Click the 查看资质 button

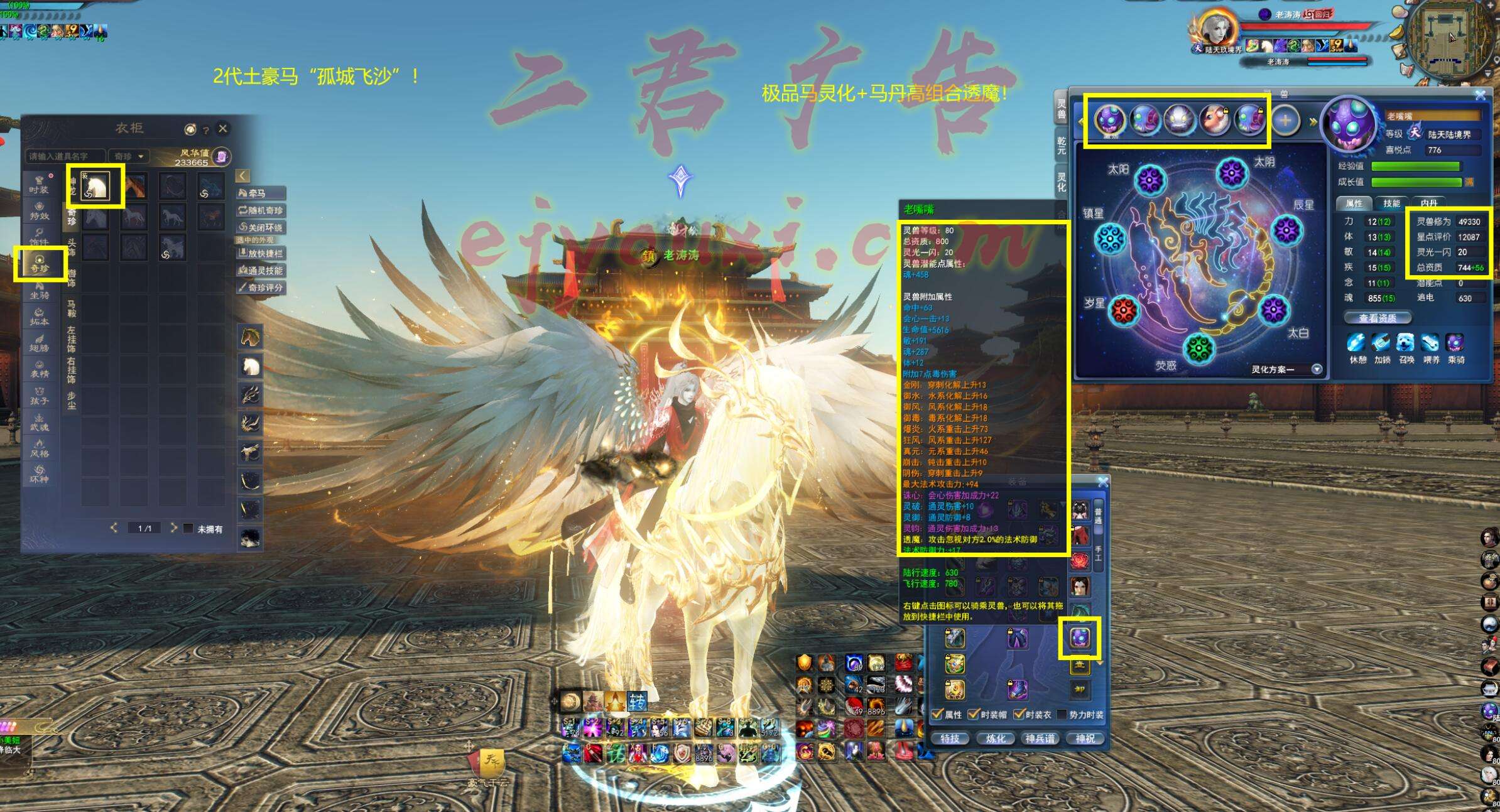click(1378, 318)
